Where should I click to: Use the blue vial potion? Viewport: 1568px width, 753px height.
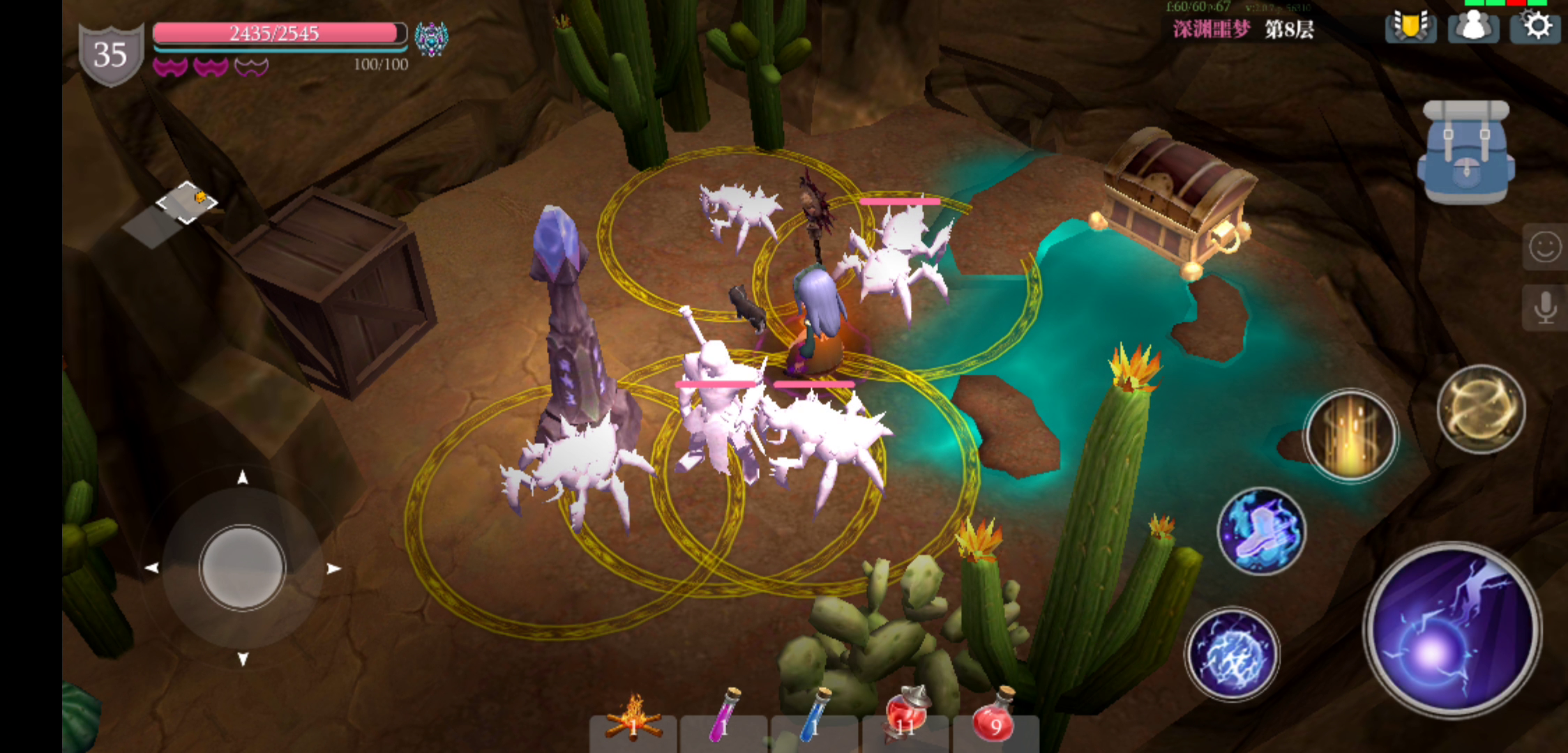coord(814,722)
